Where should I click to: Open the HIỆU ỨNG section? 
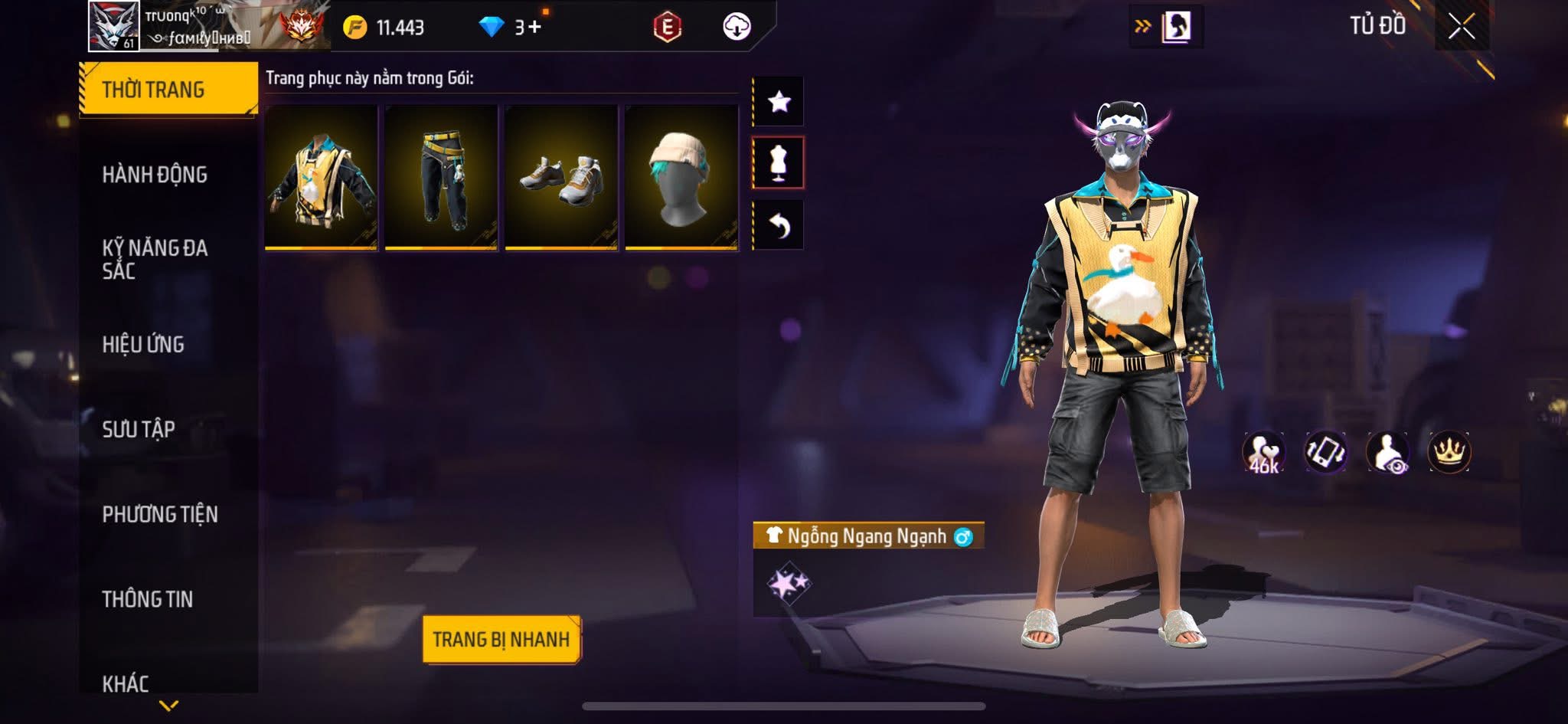[143, 345]
